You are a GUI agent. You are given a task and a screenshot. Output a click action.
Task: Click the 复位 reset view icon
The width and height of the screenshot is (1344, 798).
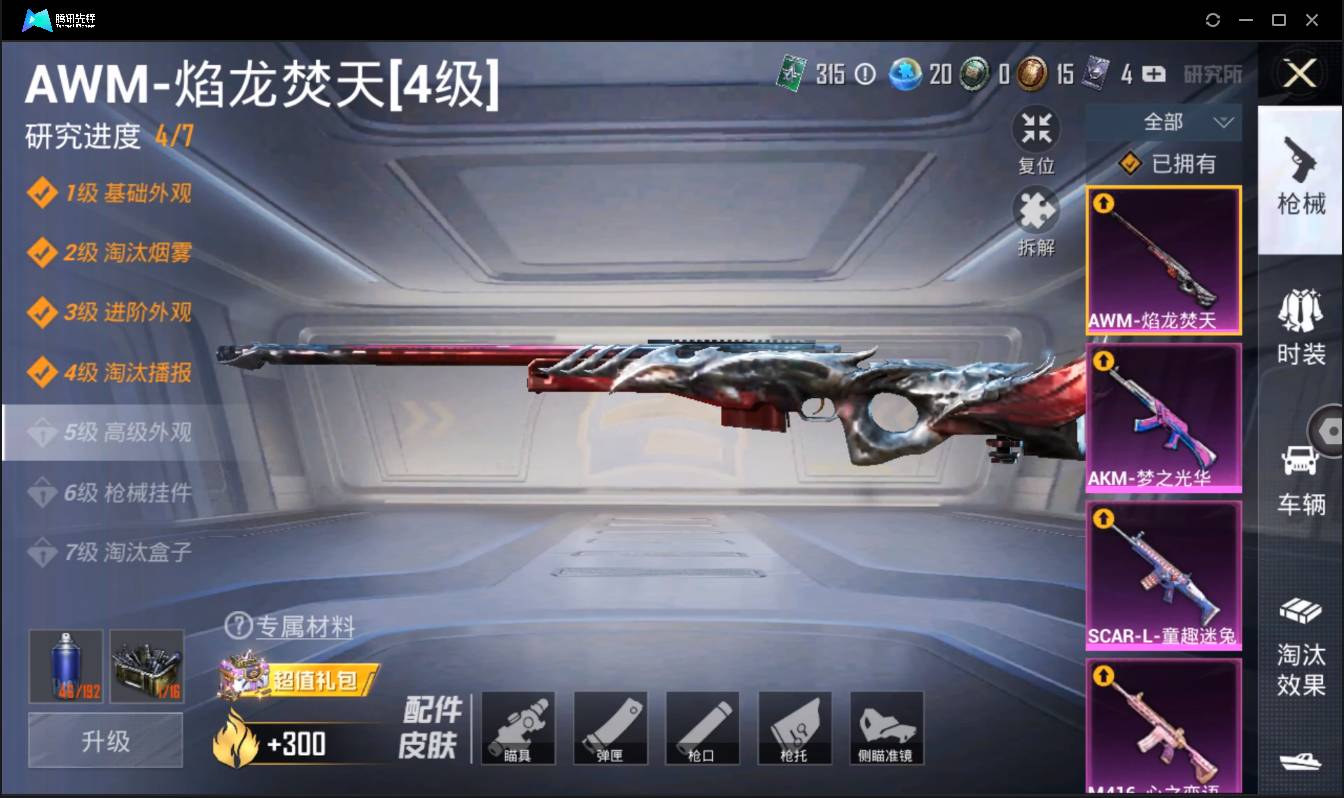point(1036,128)
